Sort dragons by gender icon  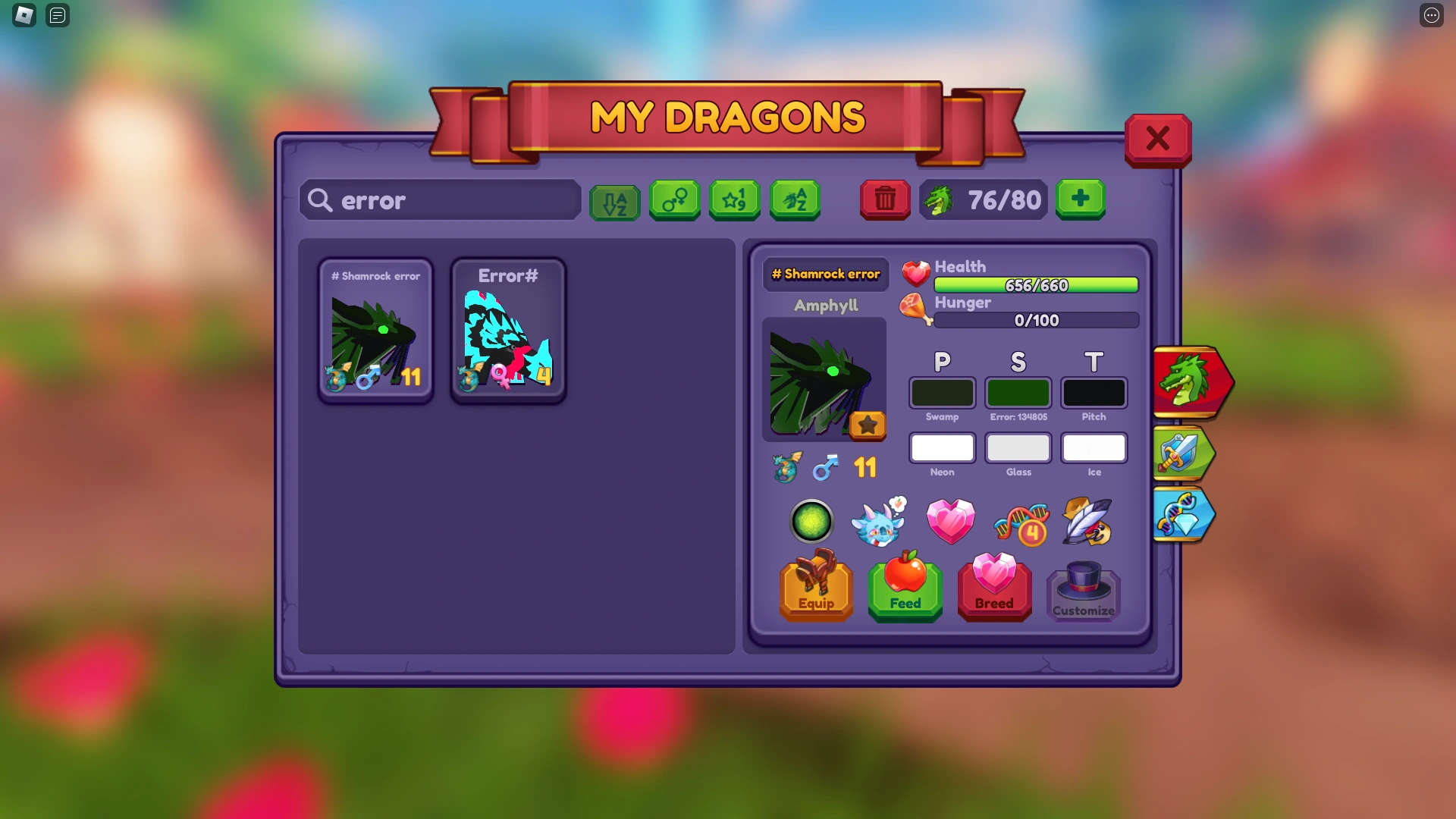(675, 200)
